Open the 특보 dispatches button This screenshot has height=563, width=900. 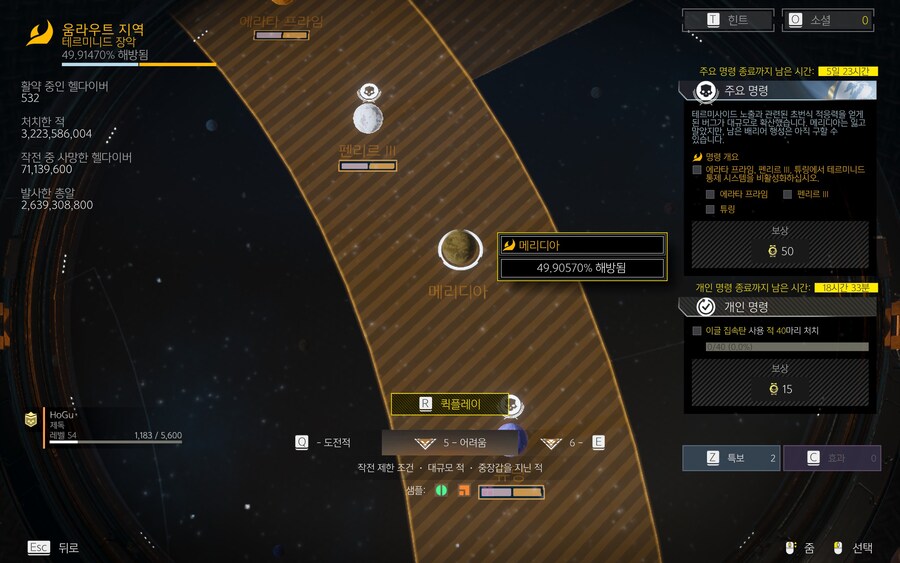(x=730, y=458)
